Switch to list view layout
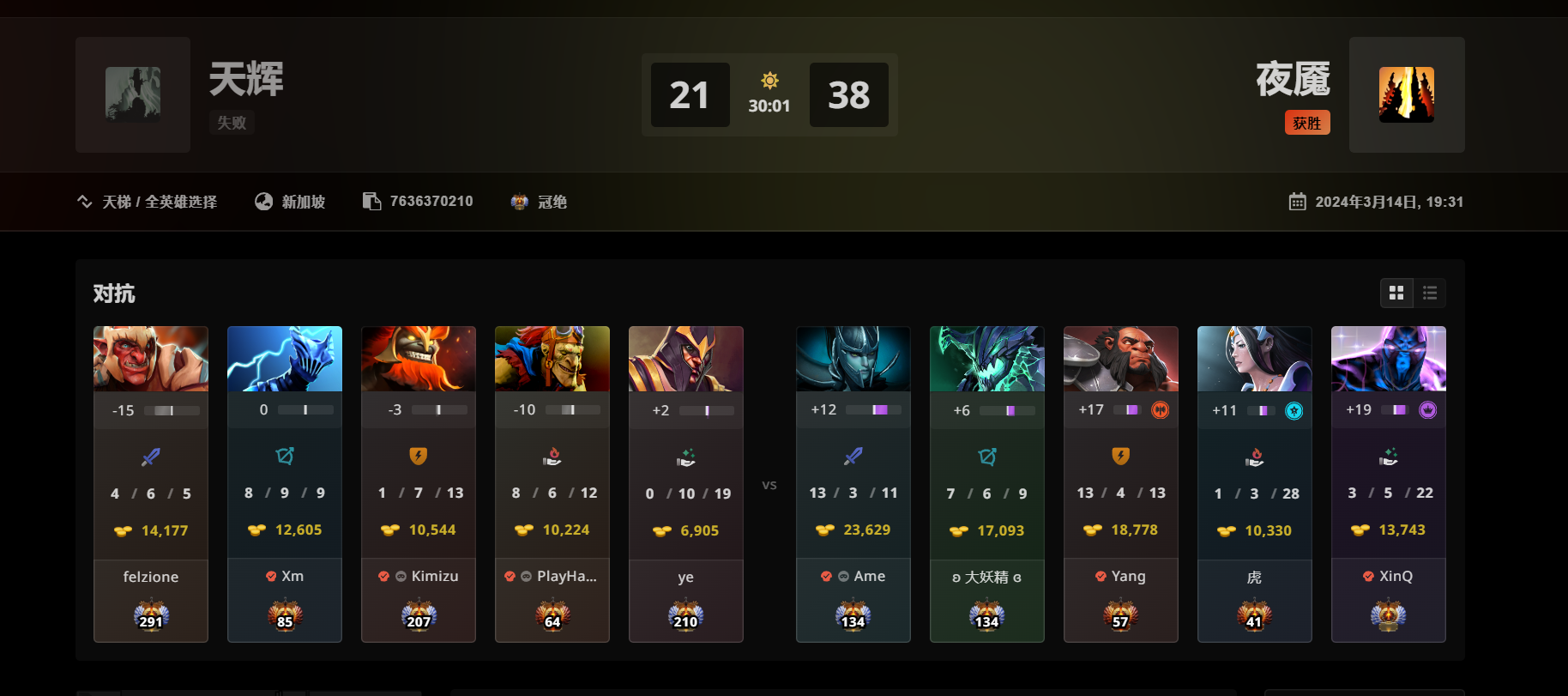The height and width of the screenshot is (696, 1568). 1430,293
